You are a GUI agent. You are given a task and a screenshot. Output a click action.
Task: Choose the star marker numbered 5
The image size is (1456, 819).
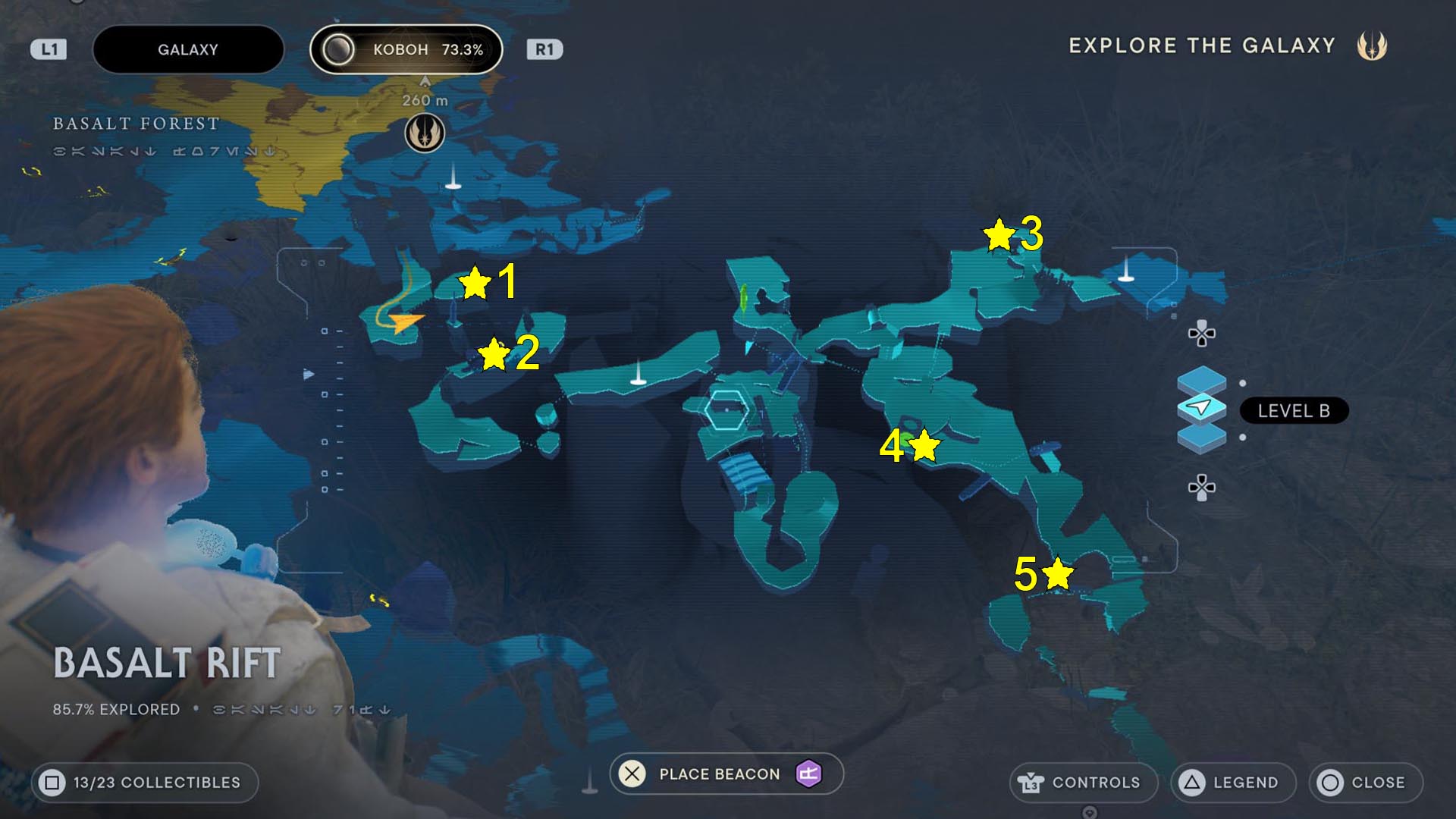click(x=1057, y=573)
